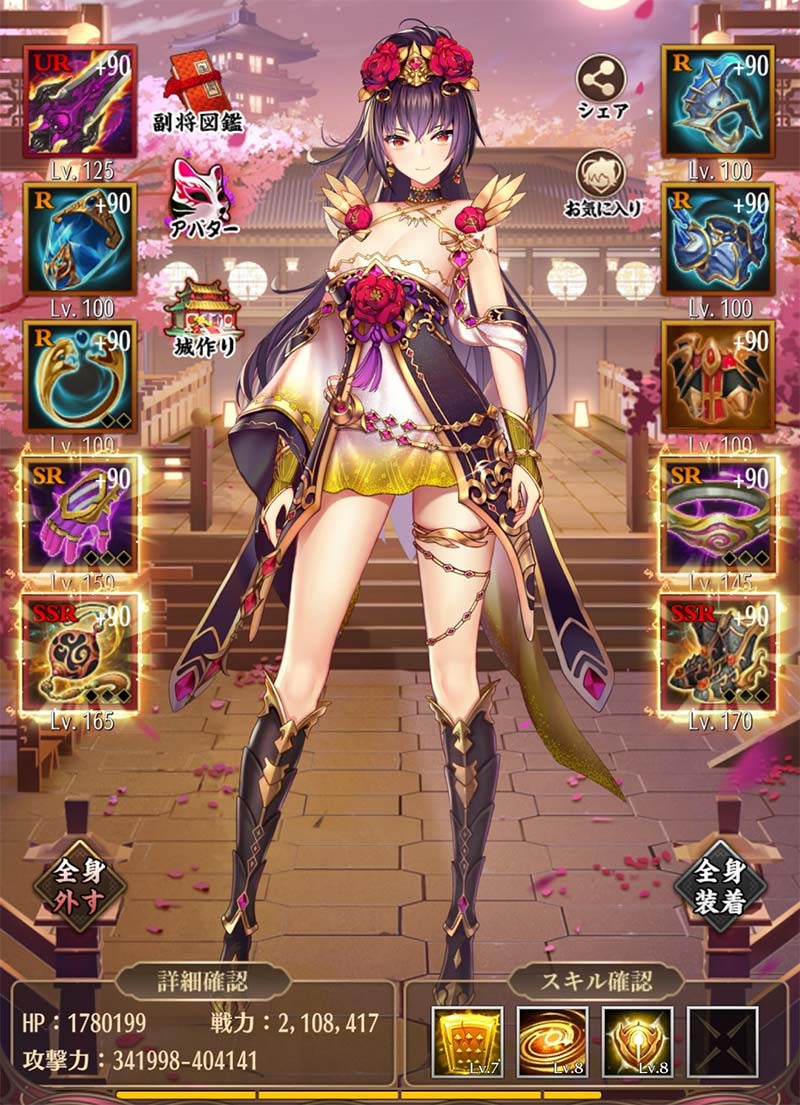Screen dimensions: 800x1105
Task: Select the UR purple weapon slot
Action: tap(79, 101)
